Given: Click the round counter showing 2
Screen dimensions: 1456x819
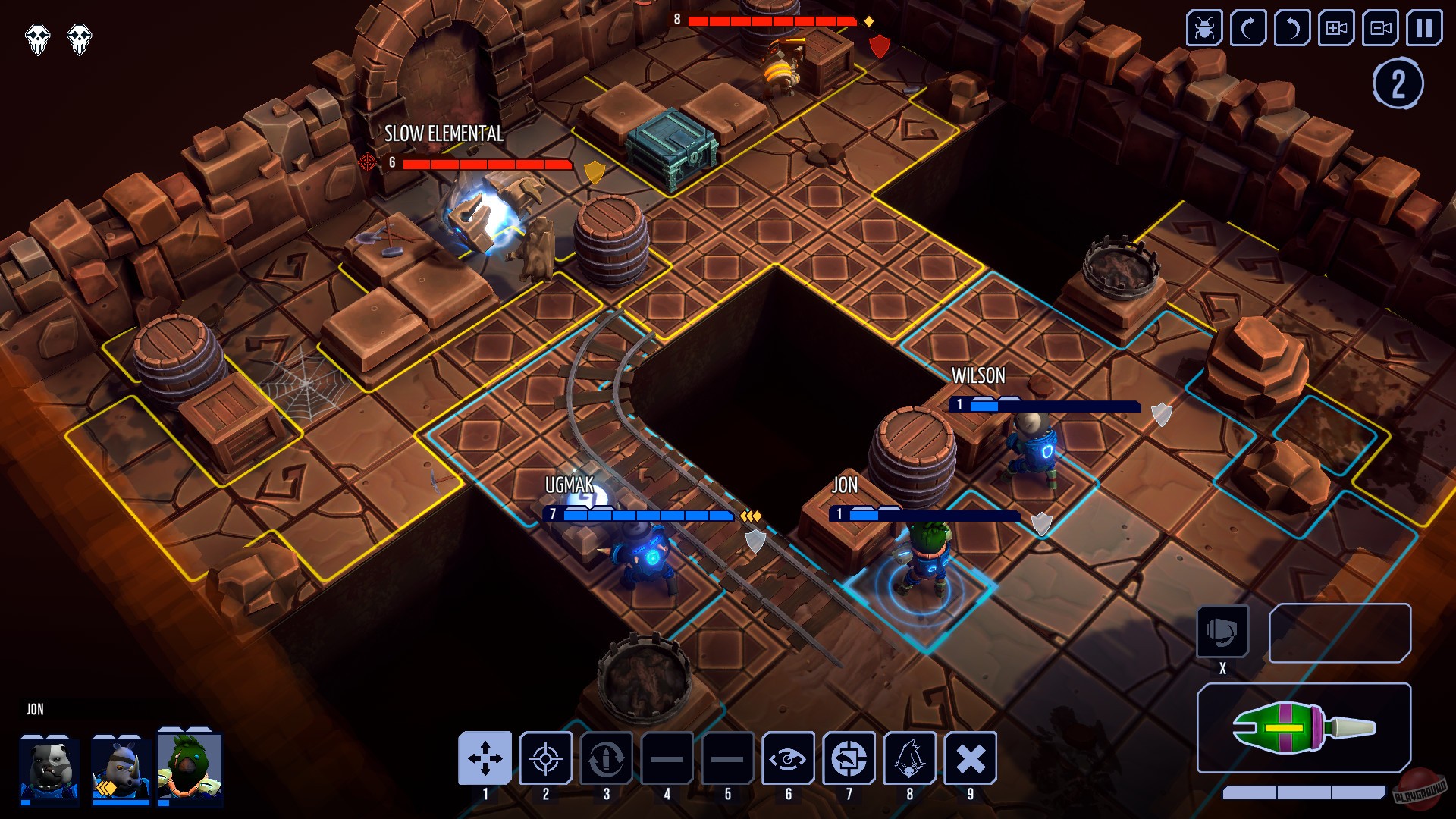Looking at the screenshot, I should (x=1398, y=82).
